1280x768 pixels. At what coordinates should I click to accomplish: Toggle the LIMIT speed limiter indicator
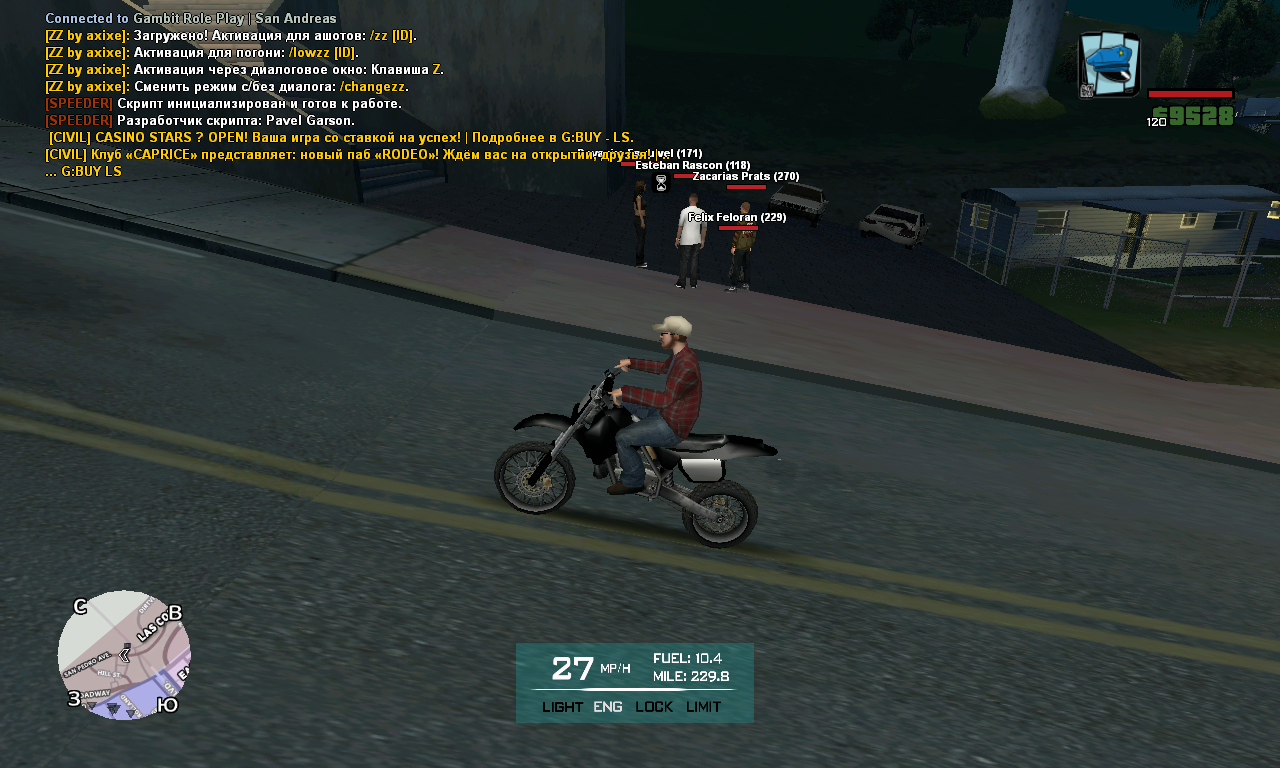tap(703, 707)
